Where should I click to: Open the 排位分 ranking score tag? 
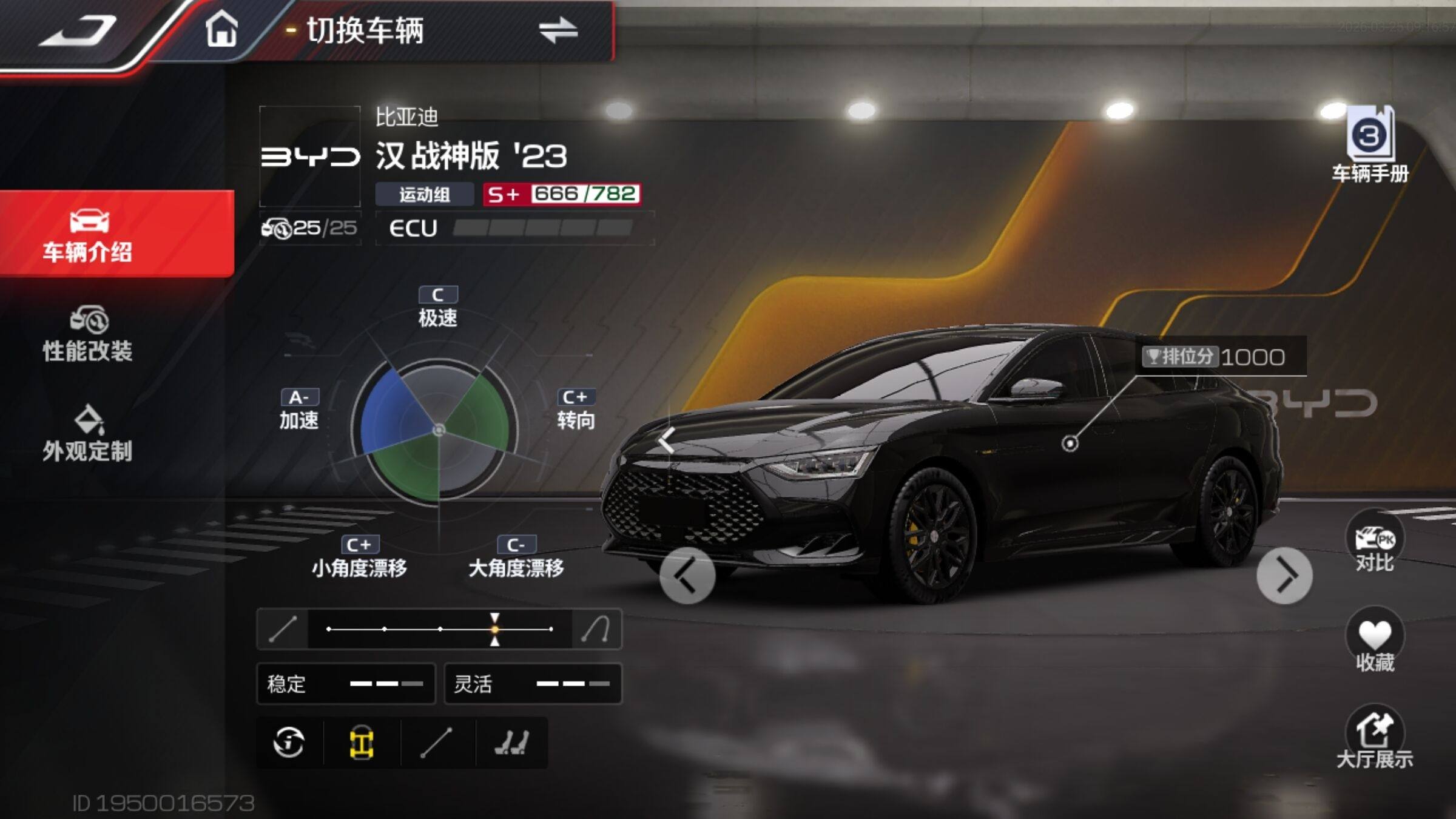tap(1213, 357)
